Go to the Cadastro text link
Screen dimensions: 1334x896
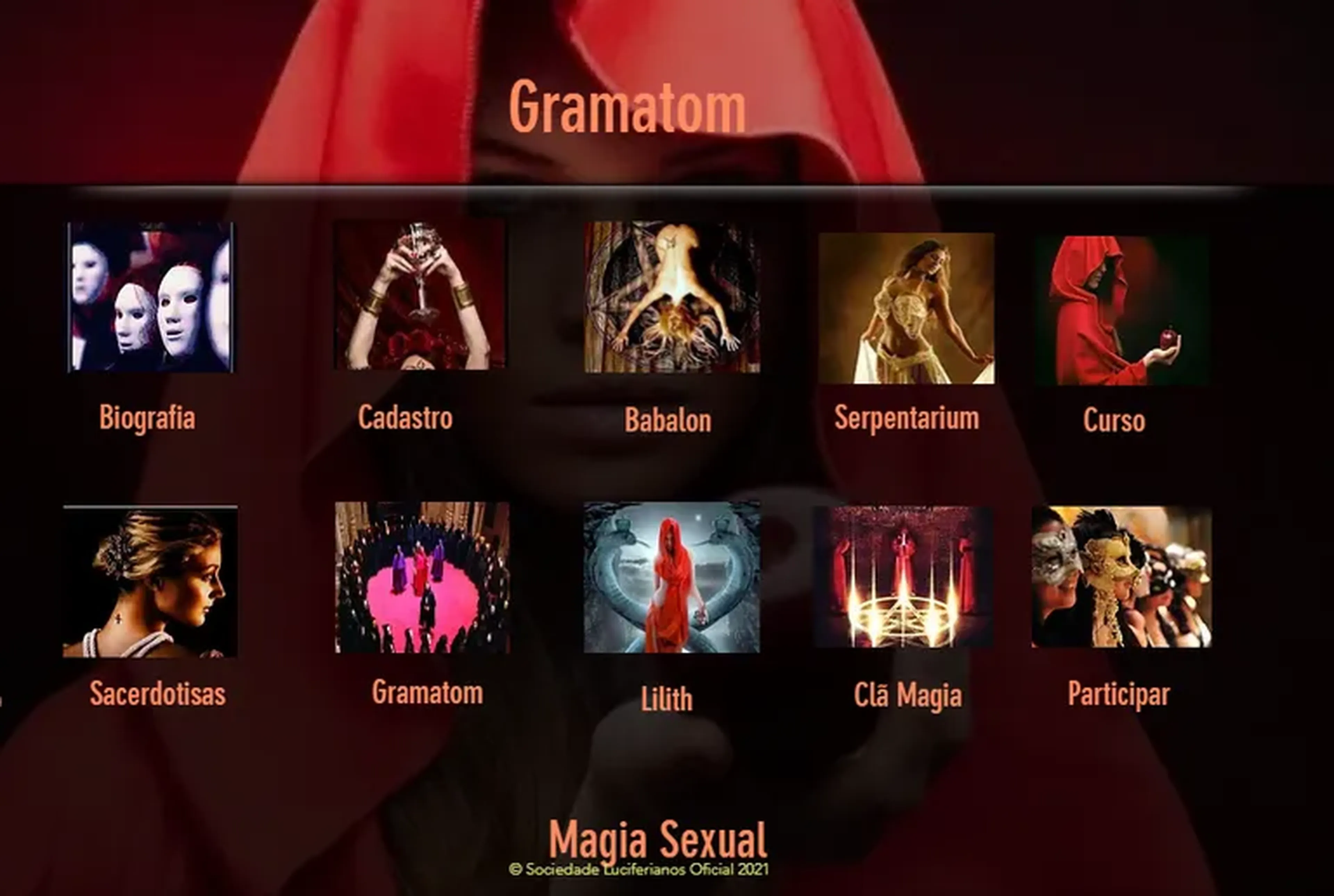pyautogui.click(x=405, y=417)
